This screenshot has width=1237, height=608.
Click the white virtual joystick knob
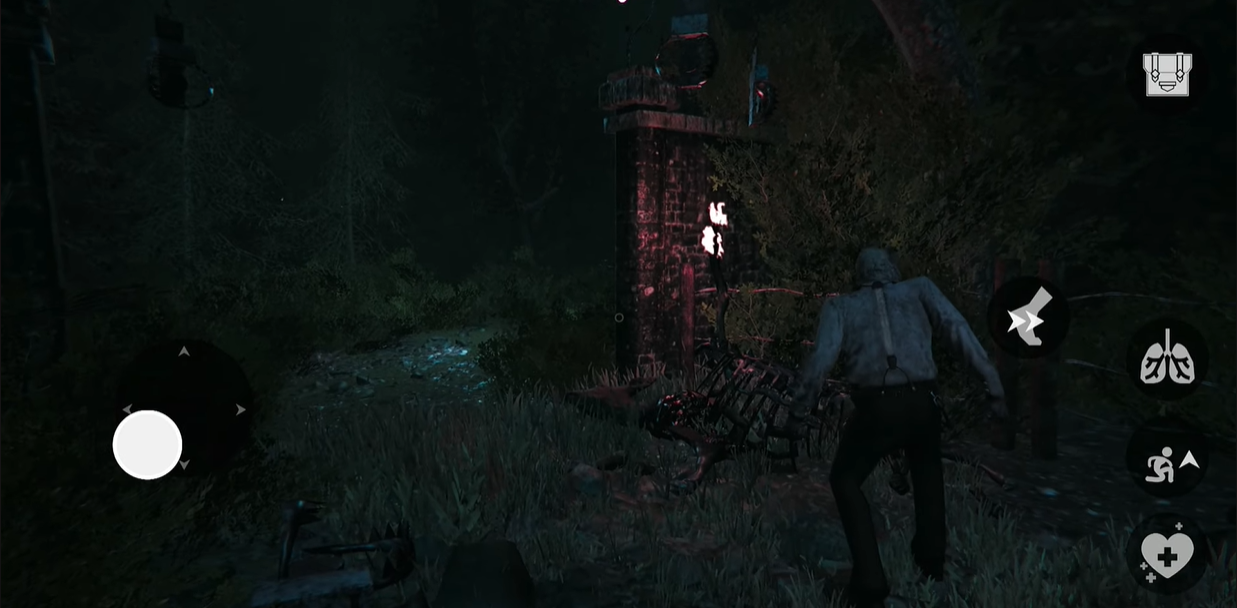tap(147, 444)
